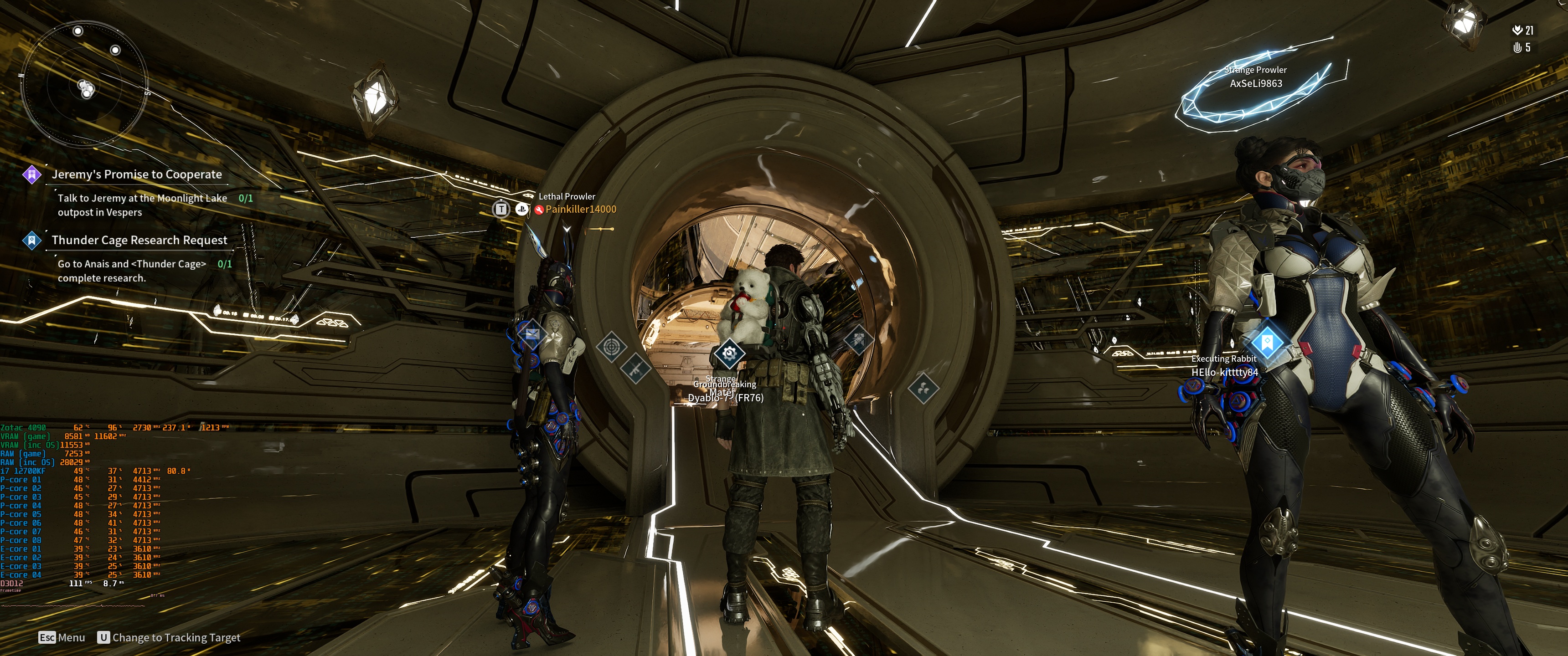The width and height of the screenshot is (1568, 656).
Task: Select player name AxSeLi9863
Action: tap(1256, 84)
